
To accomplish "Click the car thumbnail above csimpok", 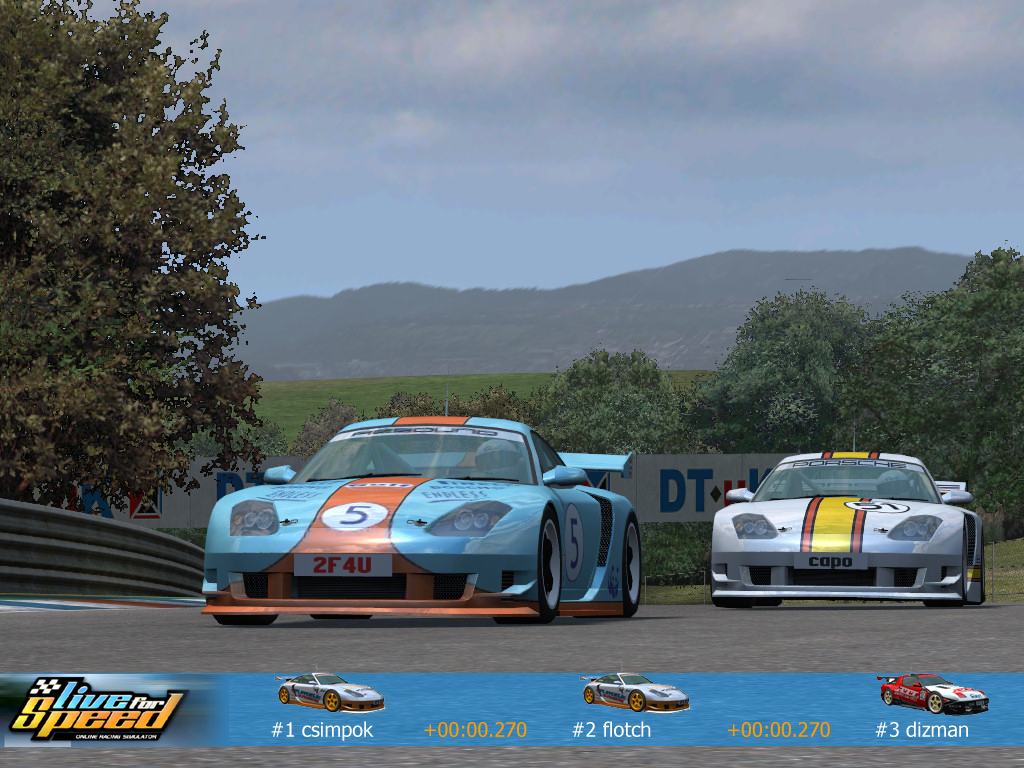I will click(x=330, y=692).
